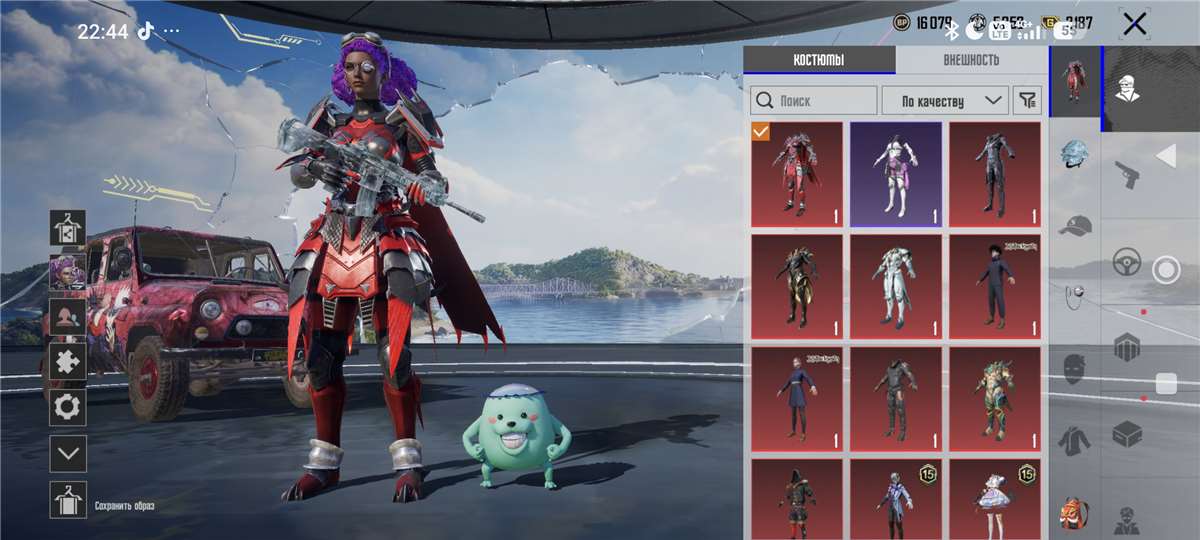Select the orange backpack category
The image size is (1200, 540).
point(1074,512)
